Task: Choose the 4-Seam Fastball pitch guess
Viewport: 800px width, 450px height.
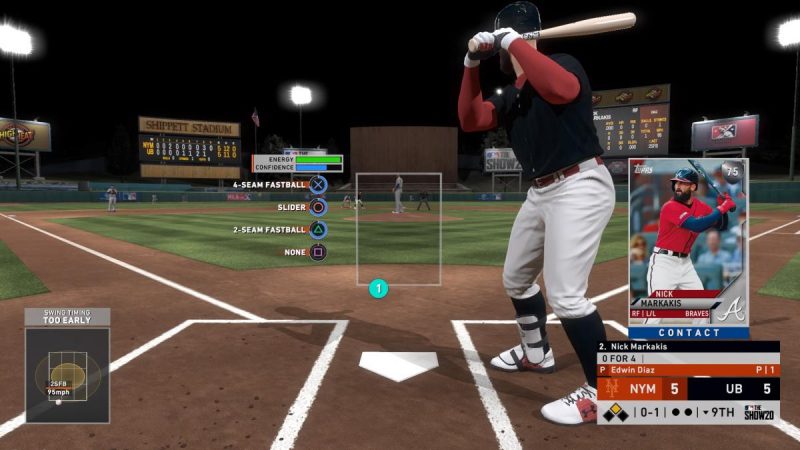Action: (318, 185)
